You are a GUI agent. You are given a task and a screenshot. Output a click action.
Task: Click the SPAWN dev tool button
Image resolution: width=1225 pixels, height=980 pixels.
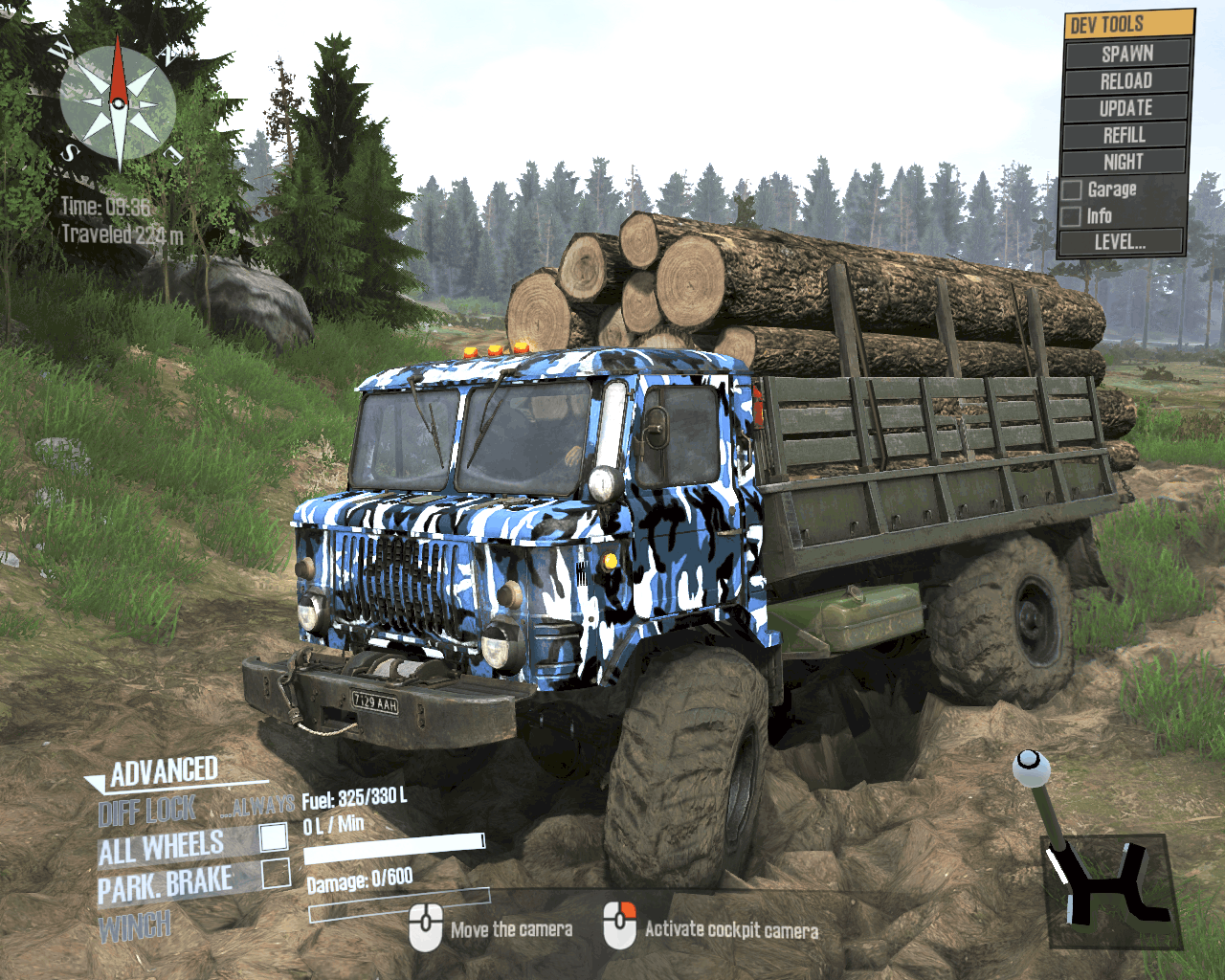pos(1126,54)
